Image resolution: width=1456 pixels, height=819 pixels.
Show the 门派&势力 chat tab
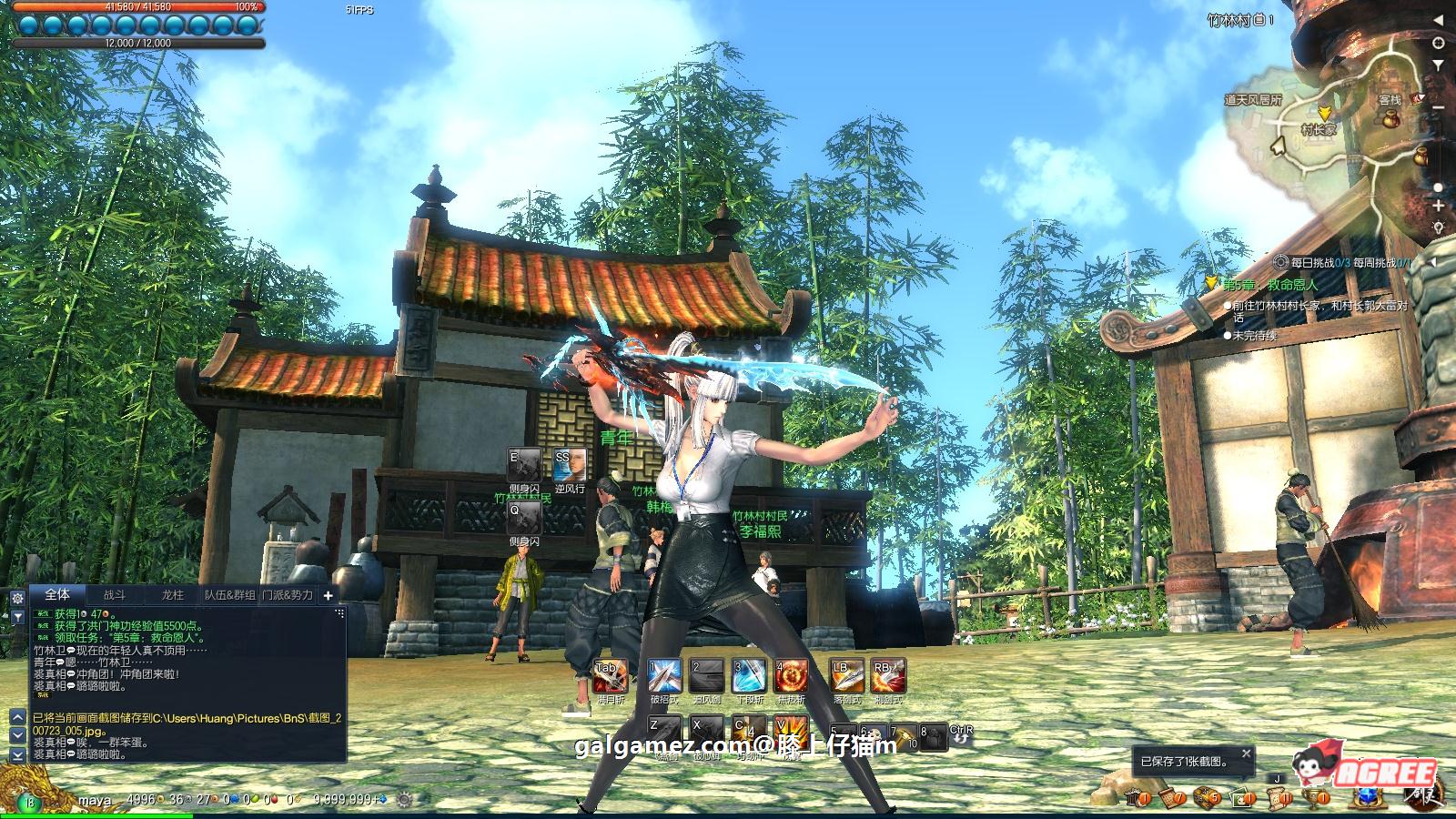pyautogui.click(x=288, y=595)
